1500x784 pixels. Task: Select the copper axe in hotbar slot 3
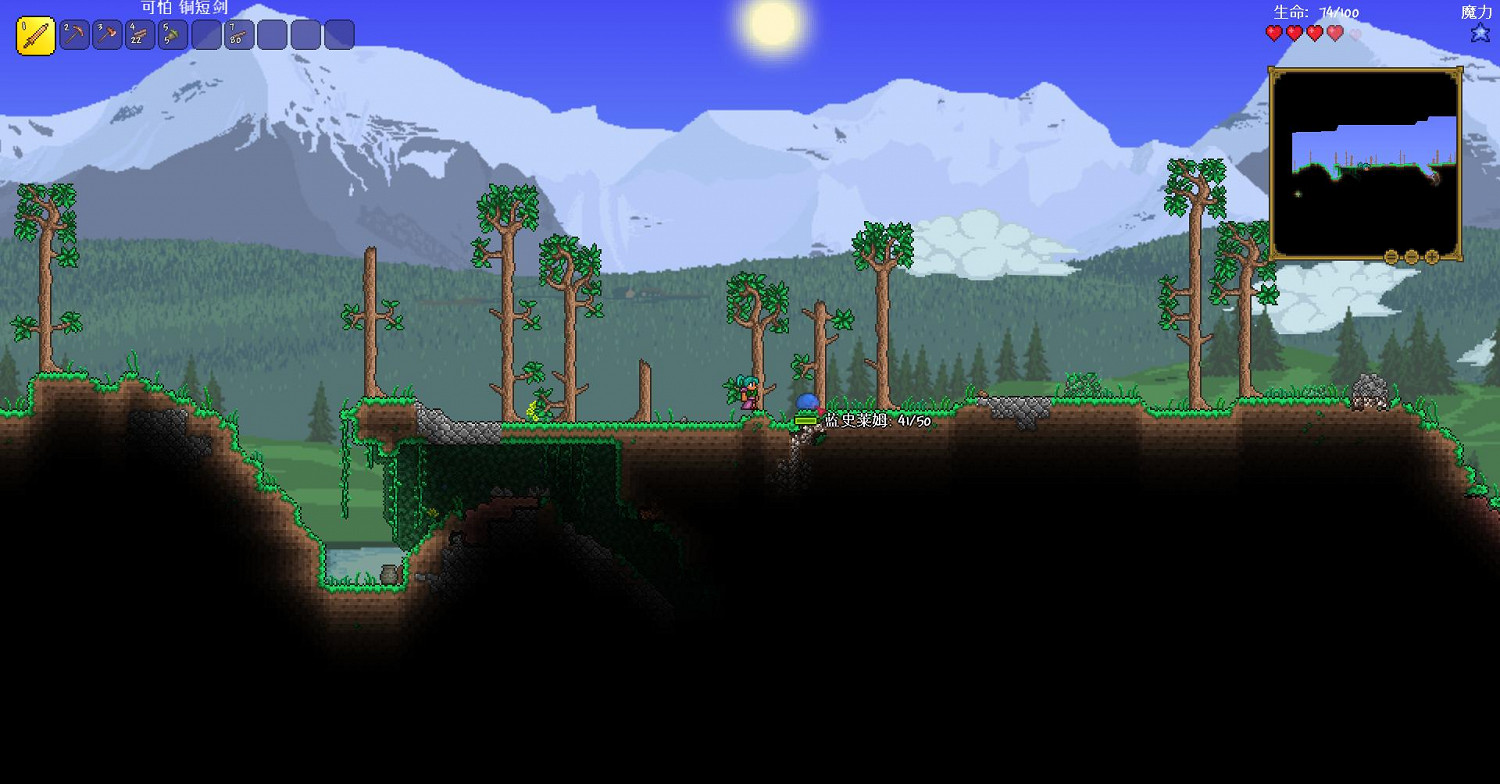pyautogui.click(x=105, y=34)
